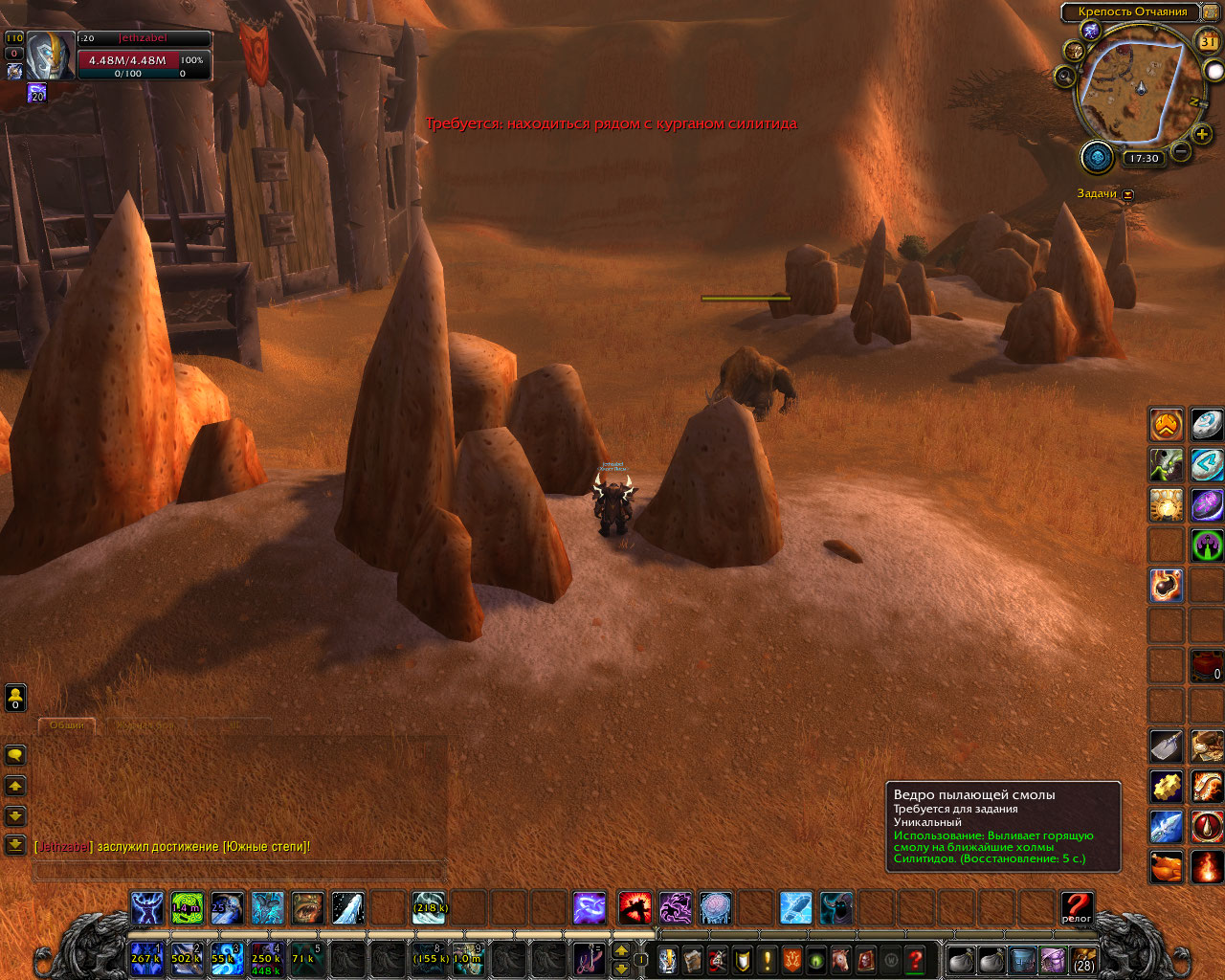The width and height of the screenshot is (1225, 980).
Task: Switch to the Общий chat tab
Action: click(67, 725)
